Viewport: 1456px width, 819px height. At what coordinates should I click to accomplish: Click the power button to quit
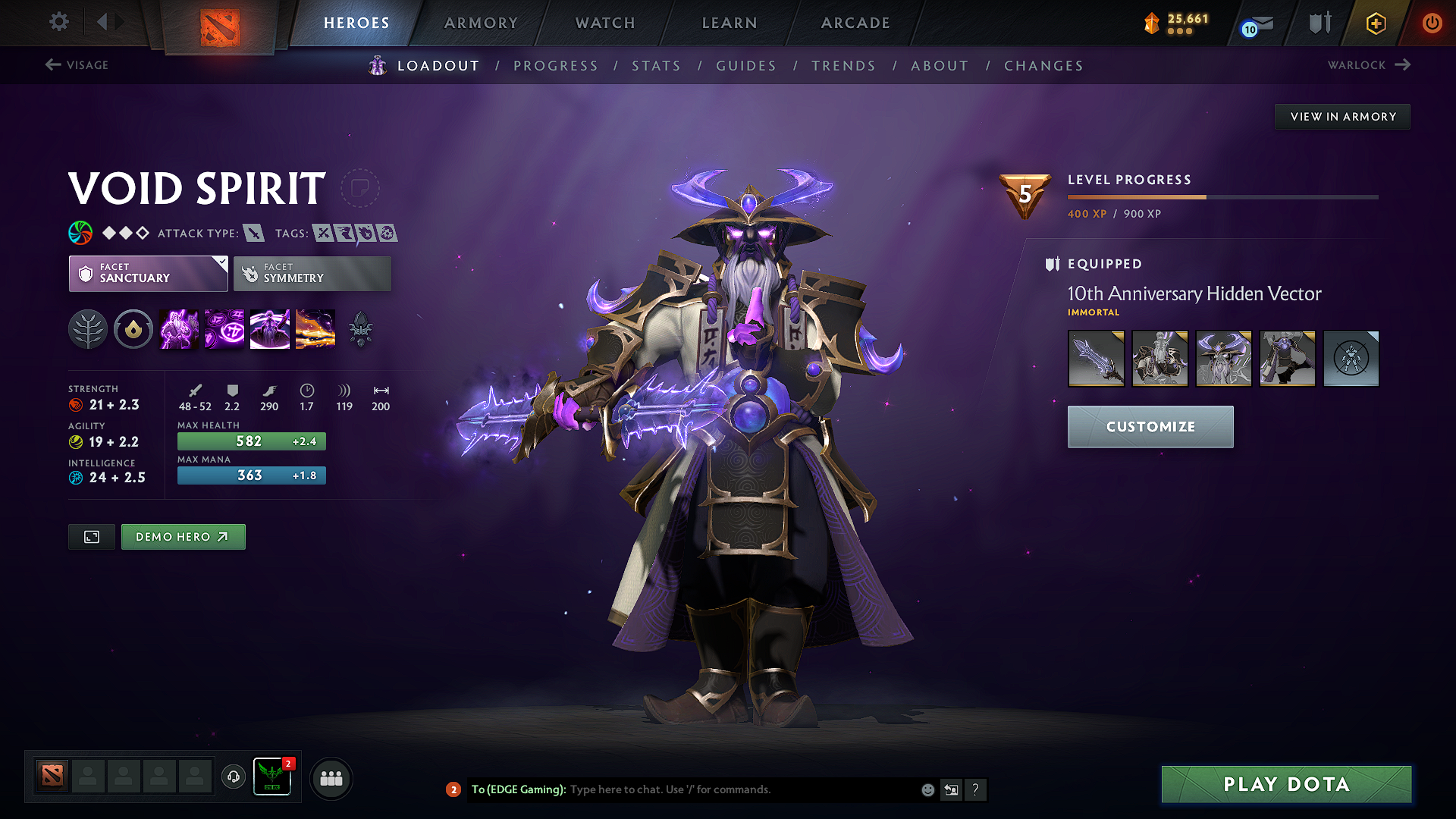click(1432, 23)
